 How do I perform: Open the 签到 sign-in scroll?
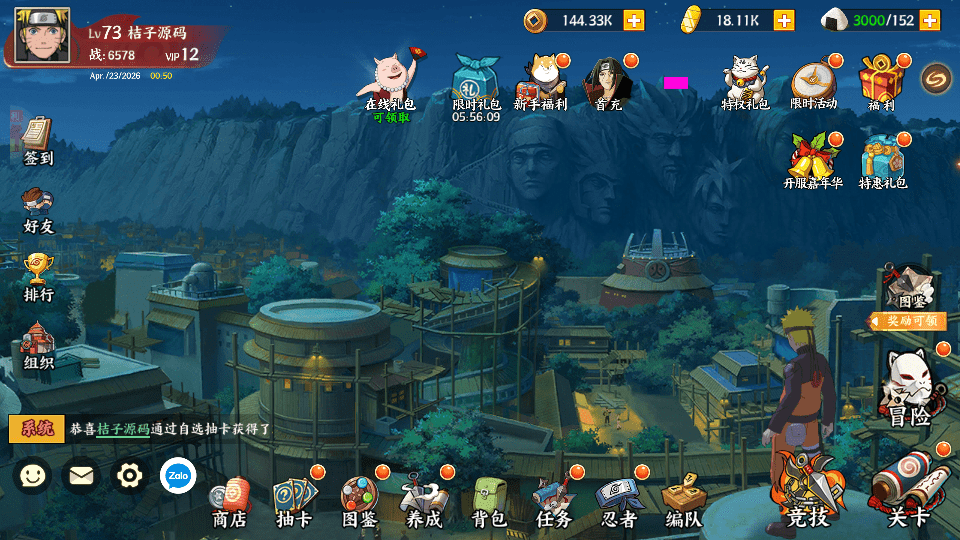click(x=38, y=141)
